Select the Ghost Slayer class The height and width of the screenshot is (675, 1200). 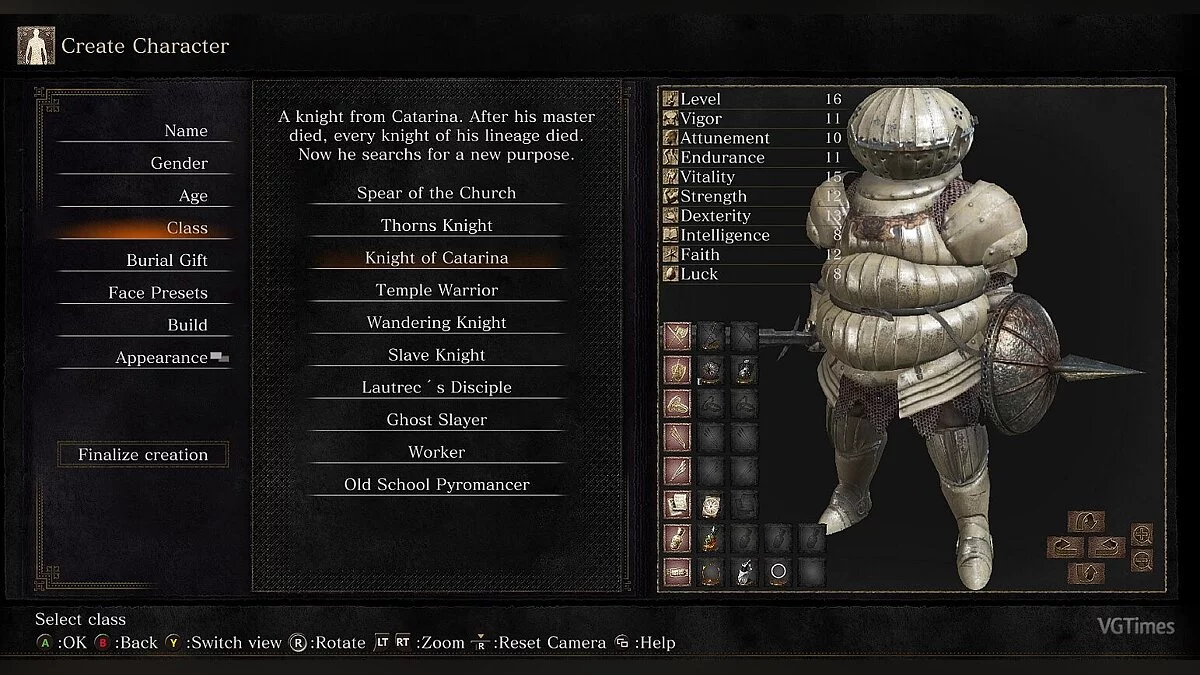click(436, 420)
